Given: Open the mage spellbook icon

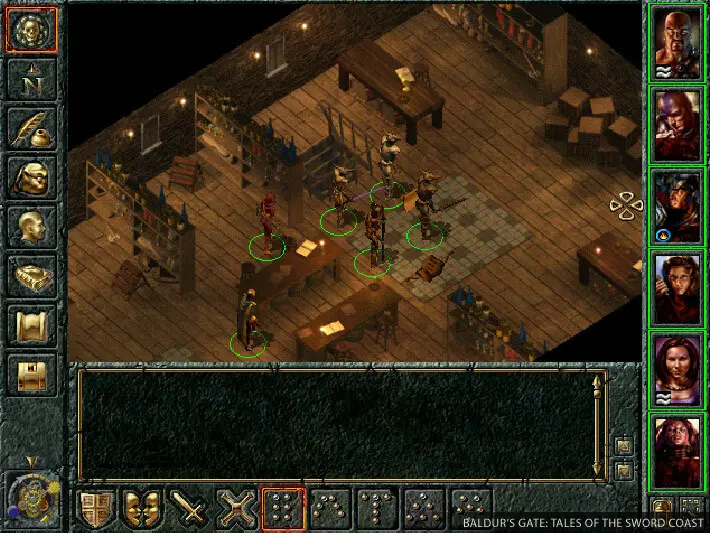Looking at the screenshot, I should [x=32, y=275].
